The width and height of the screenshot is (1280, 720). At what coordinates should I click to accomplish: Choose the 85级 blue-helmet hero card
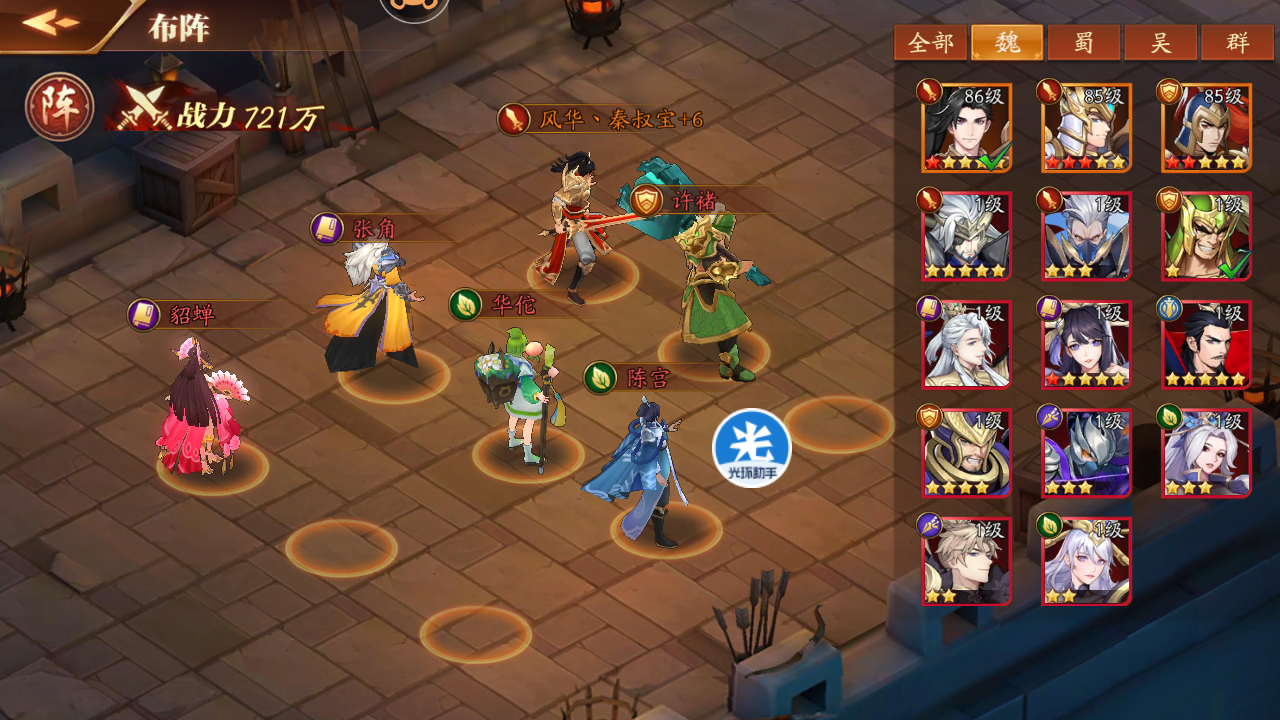pyautogui.click(x=1206, y=128)
